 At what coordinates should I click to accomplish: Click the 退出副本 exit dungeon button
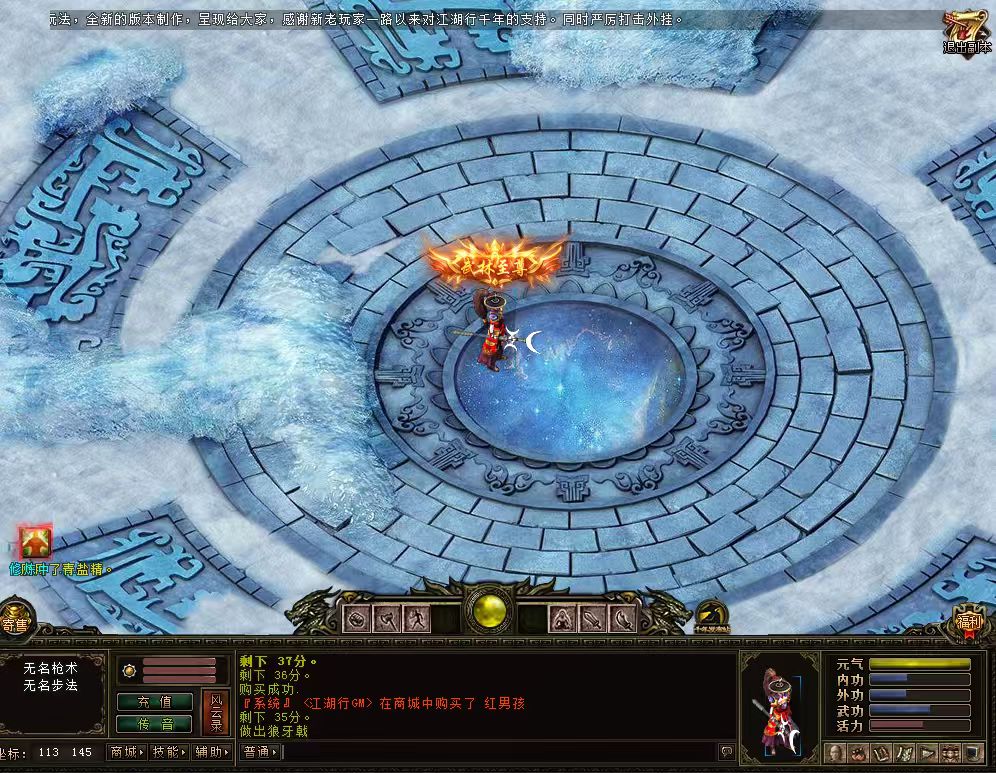[x=967, y=33]
